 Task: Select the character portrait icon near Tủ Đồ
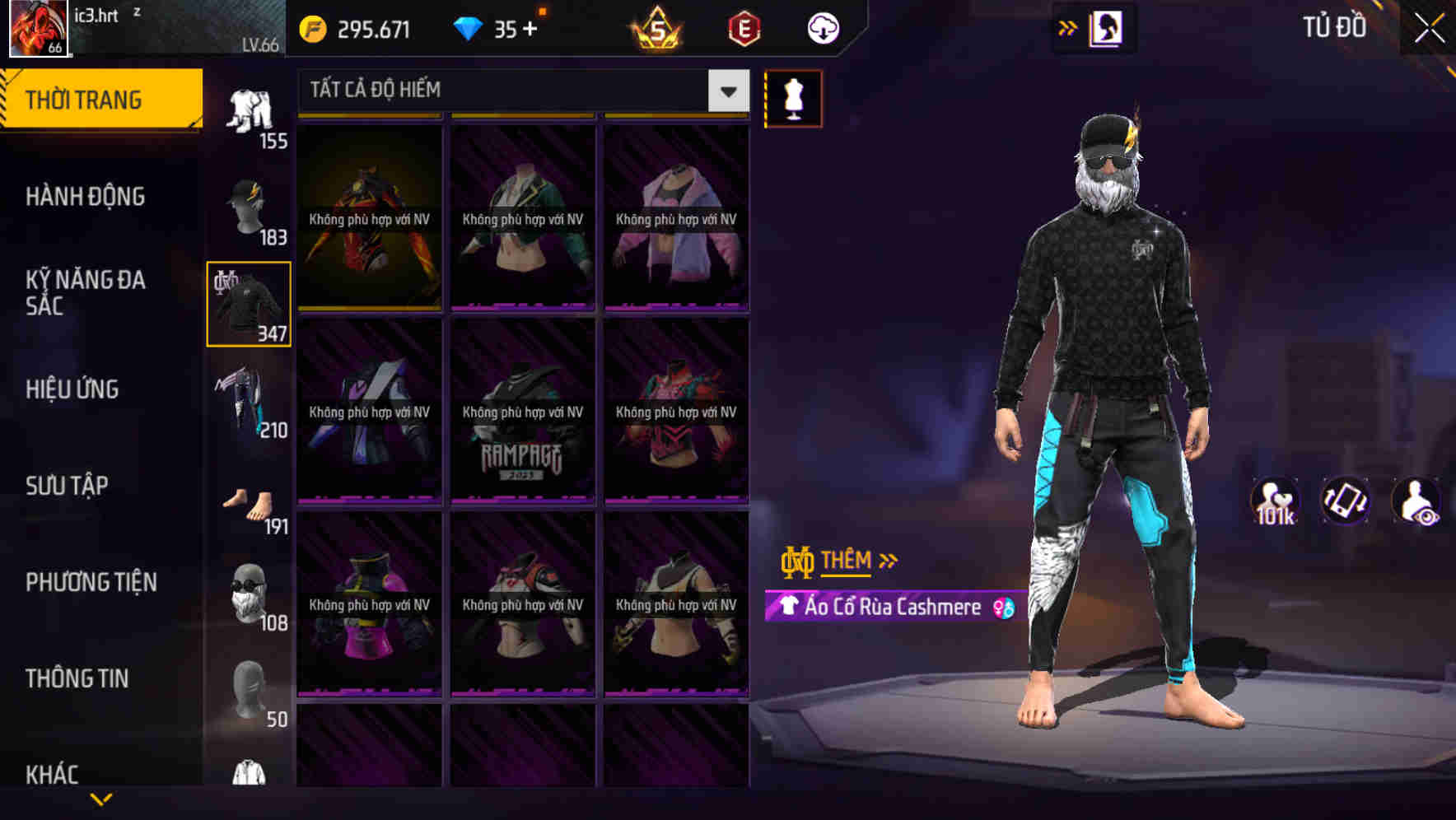[1107, 27]
